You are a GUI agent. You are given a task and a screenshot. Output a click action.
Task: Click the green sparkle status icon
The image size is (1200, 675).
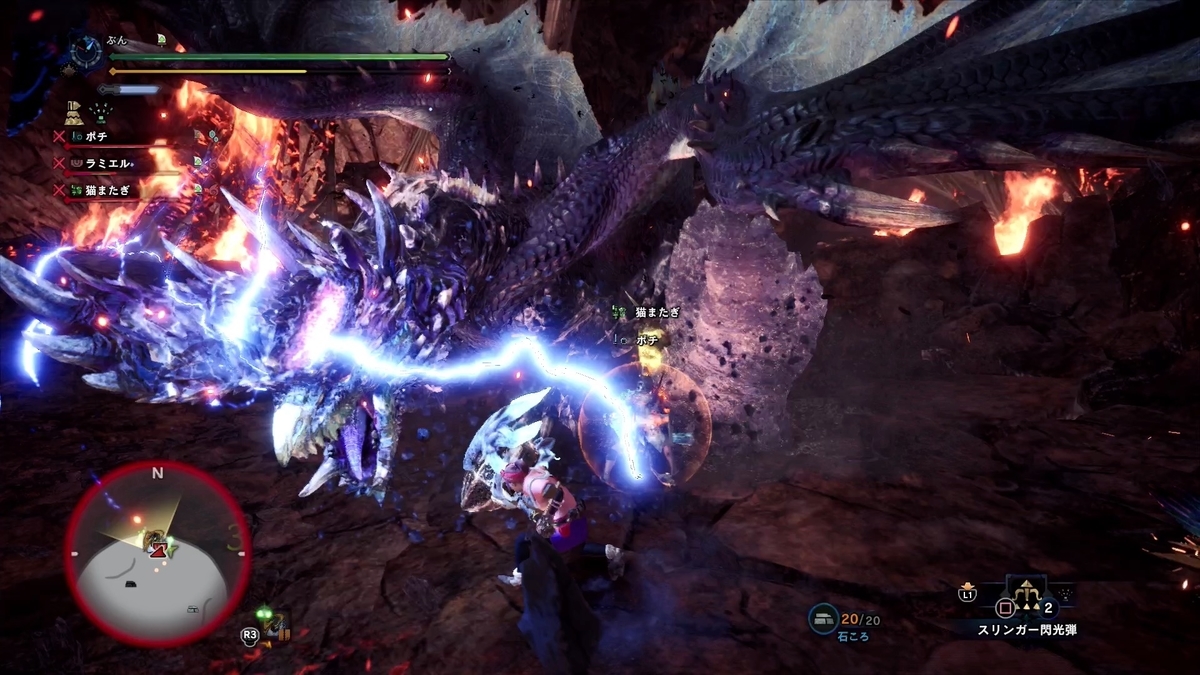coord(102,112)
